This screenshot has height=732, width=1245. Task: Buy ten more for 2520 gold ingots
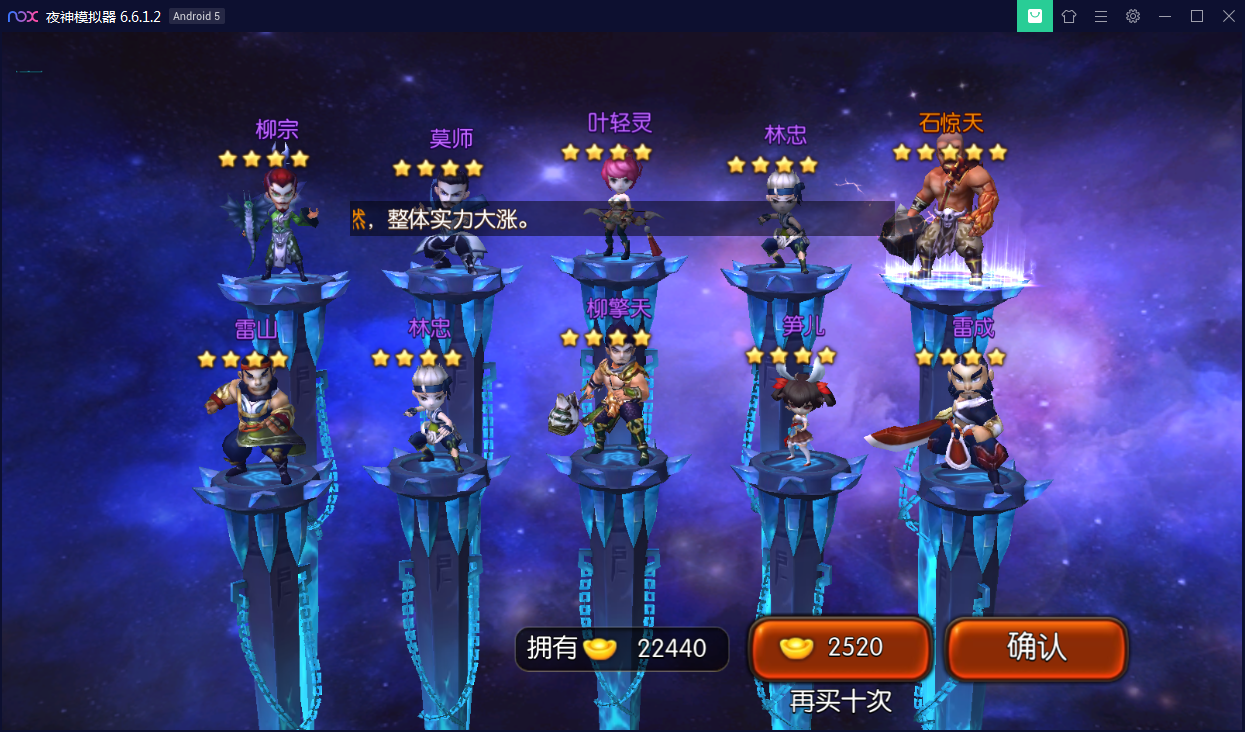[840, 648]
